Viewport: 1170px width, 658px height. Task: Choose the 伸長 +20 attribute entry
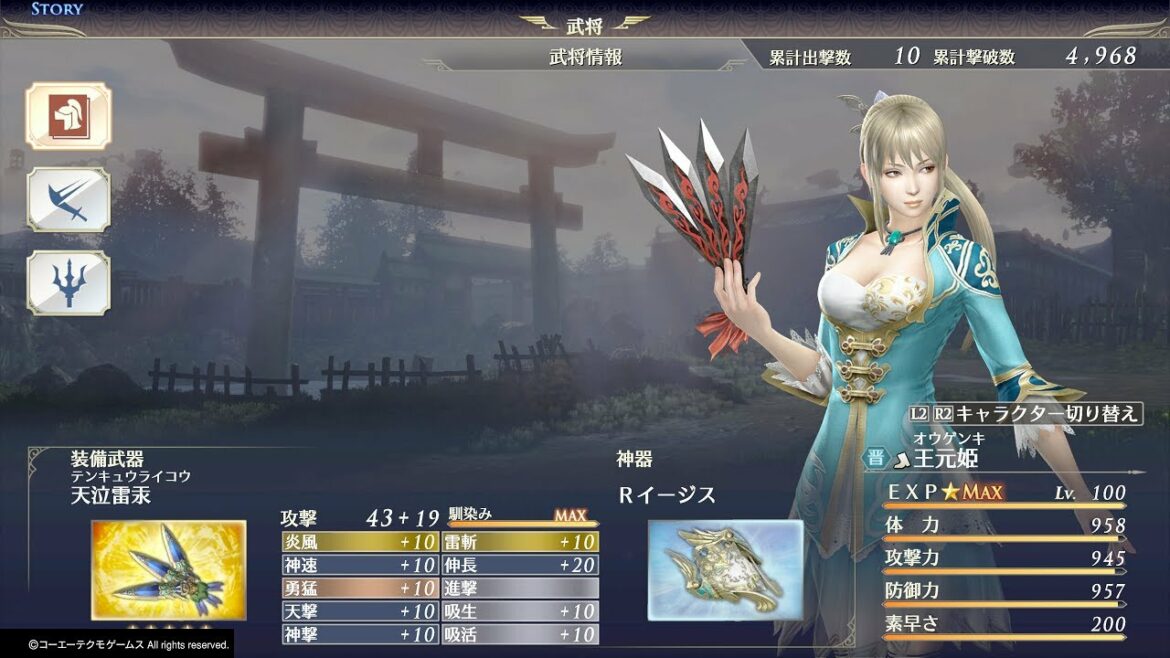(x=520, y=565)
